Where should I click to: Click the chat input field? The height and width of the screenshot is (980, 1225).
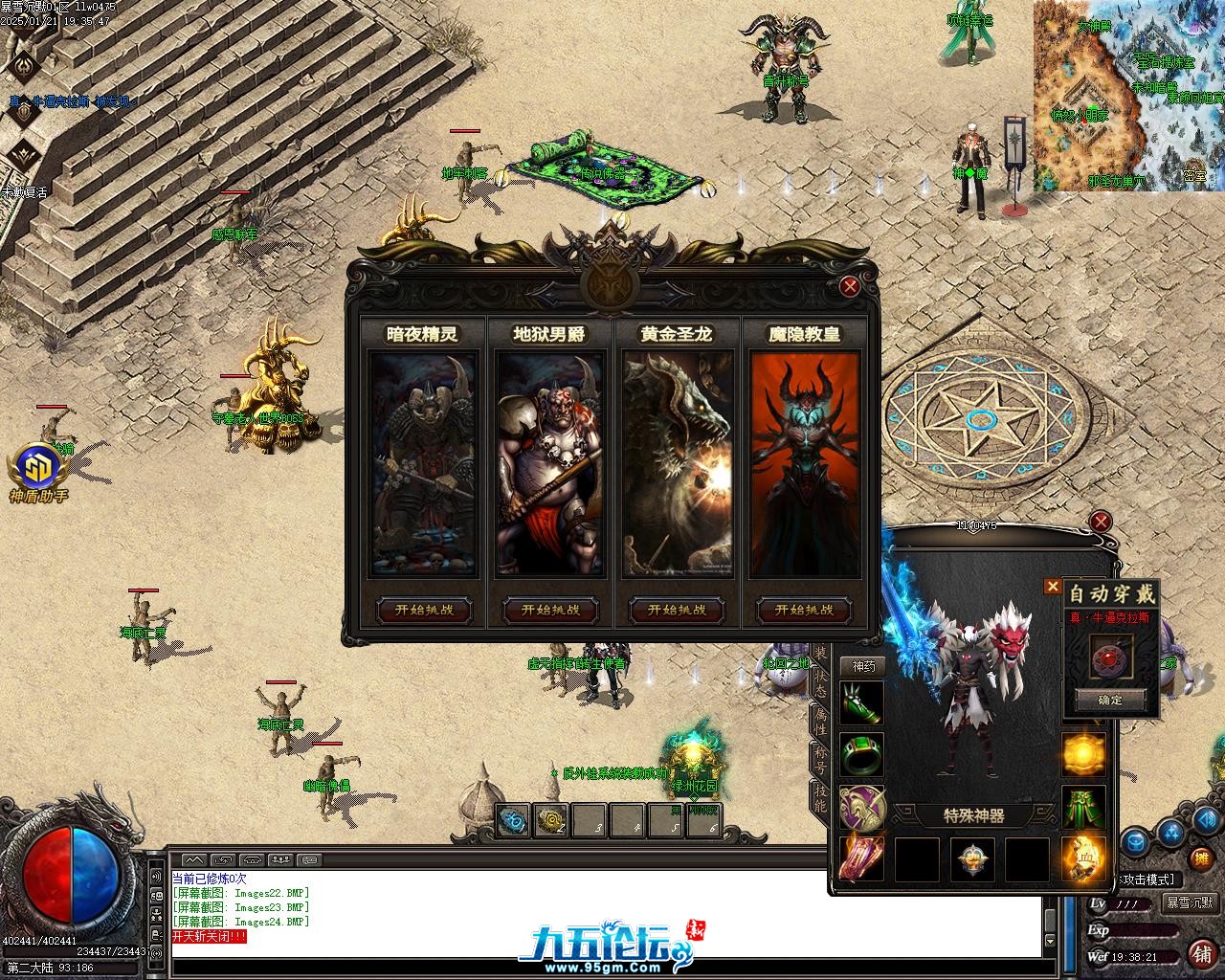pos(603,966)
